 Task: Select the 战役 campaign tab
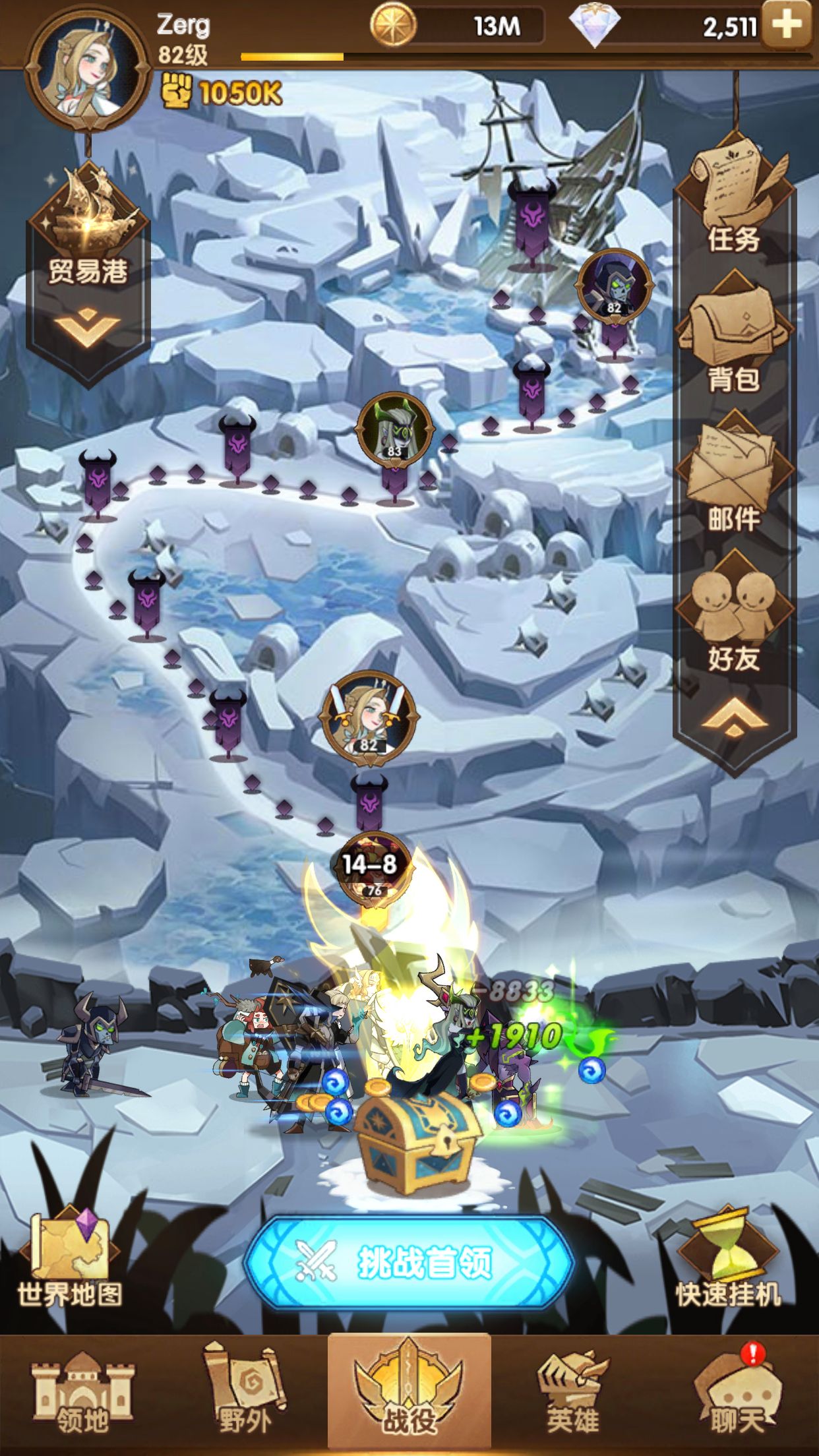coord(409,1395)
